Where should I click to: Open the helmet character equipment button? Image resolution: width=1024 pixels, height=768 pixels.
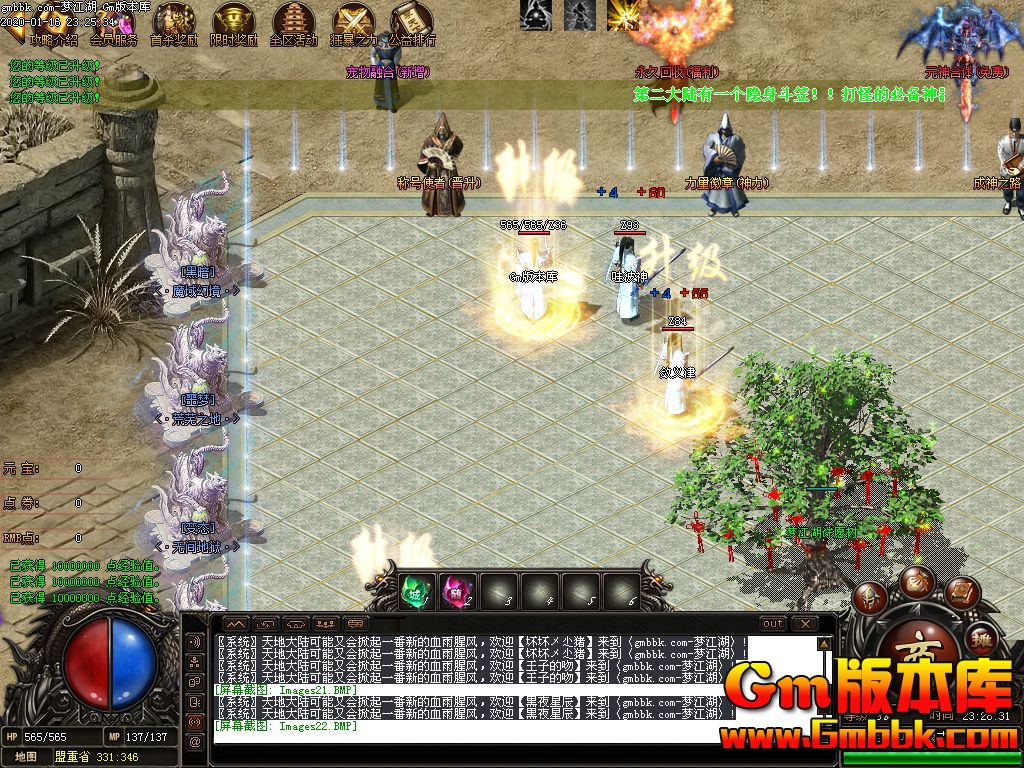click(x=870, y=598)
